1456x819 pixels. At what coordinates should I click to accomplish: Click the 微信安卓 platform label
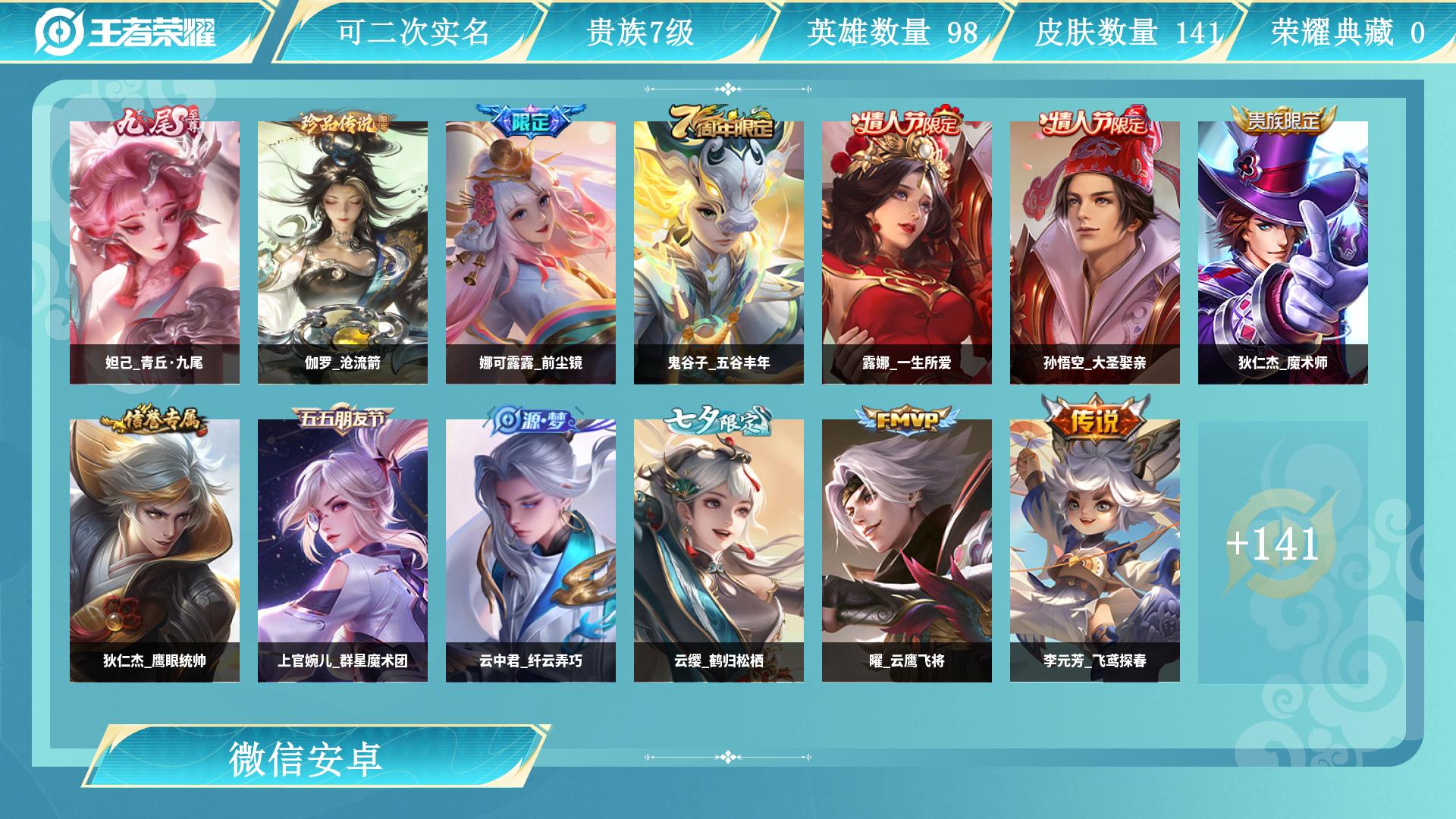tap(306, 759)
